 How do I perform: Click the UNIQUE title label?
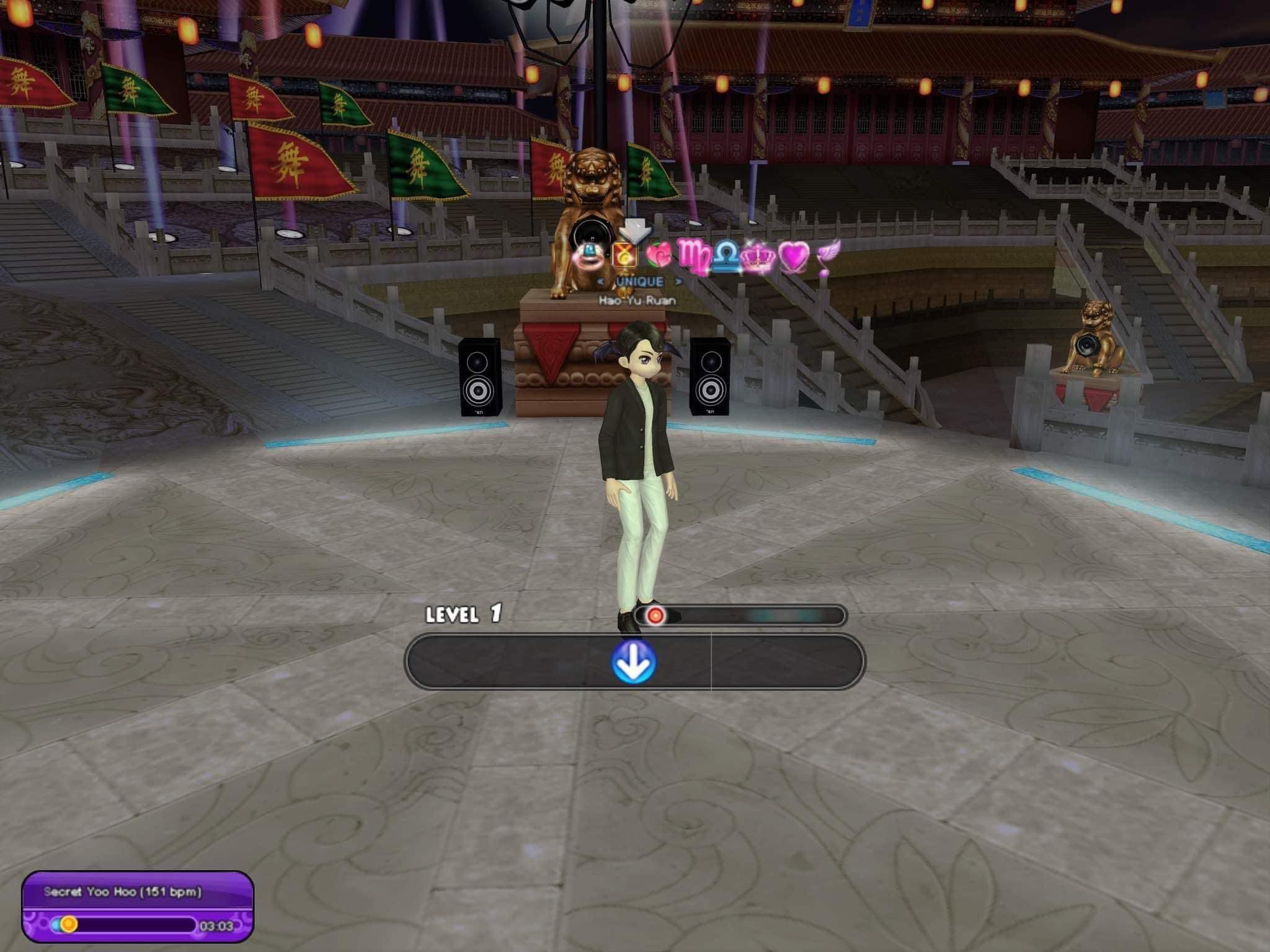coord(639,281)
